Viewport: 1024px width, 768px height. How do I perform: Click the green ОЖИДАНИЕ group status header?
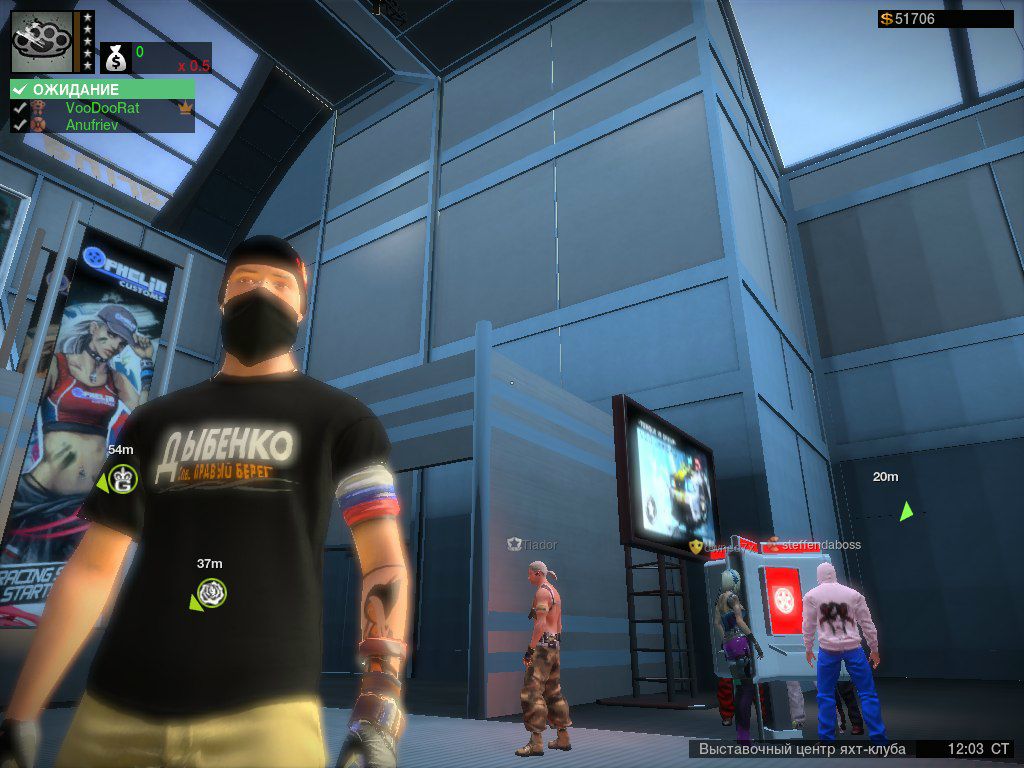102,89
